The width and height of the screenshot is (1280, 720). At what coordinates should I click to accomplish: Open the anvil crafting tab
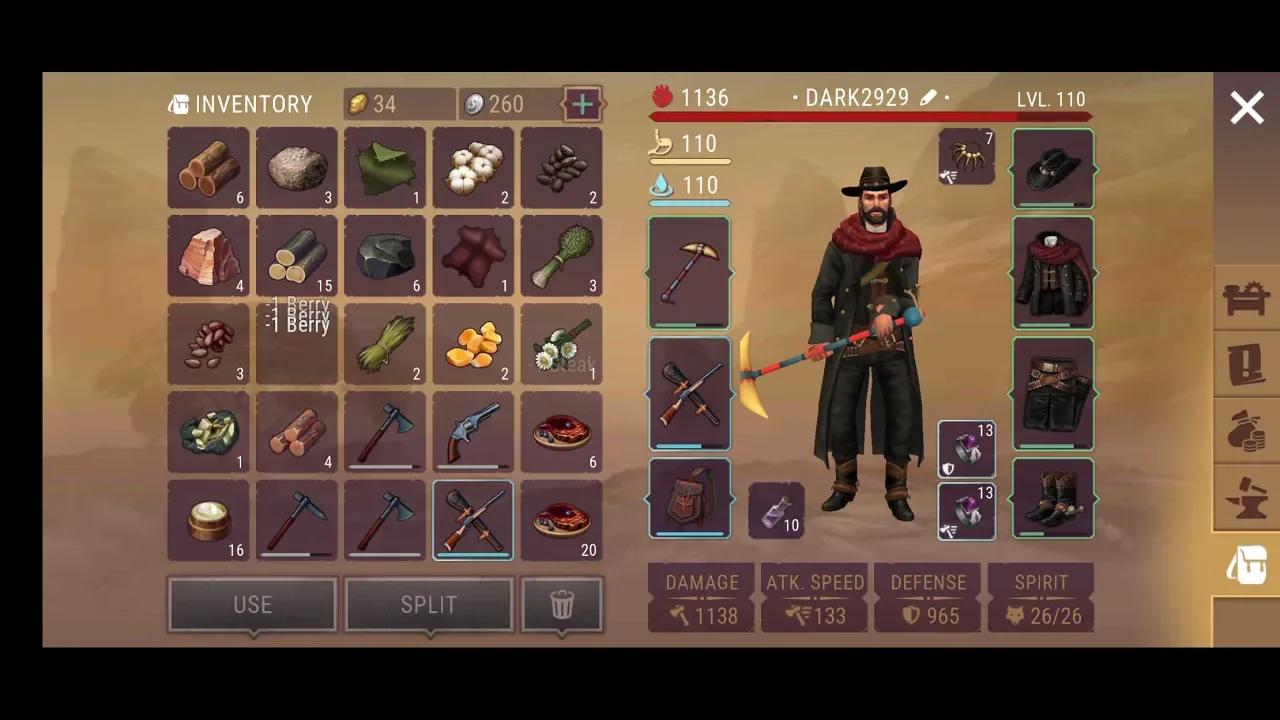point(1246,498)
